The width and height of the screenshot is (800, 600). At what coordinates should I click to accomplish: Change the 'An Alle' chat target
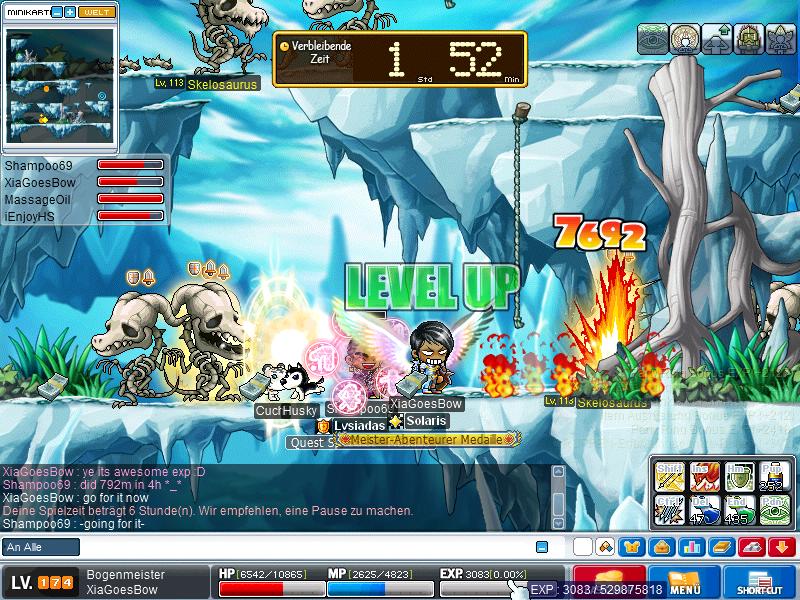coord(40,547)
